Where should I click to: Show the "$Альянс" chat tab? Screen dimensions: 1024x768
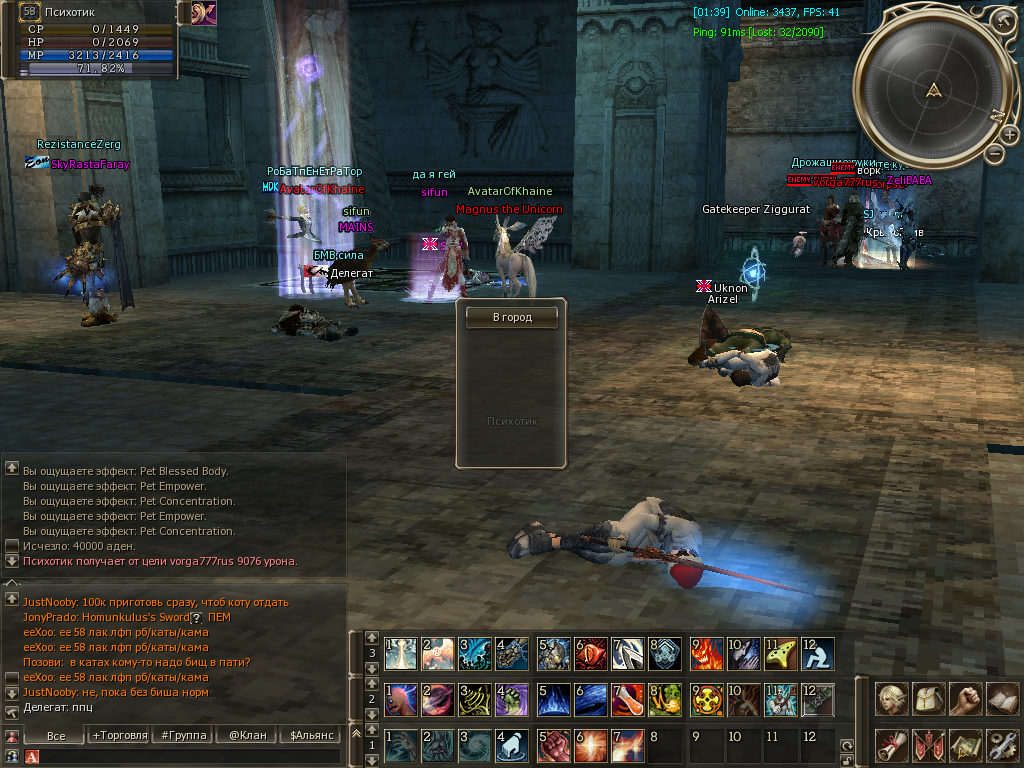(311, 735)
